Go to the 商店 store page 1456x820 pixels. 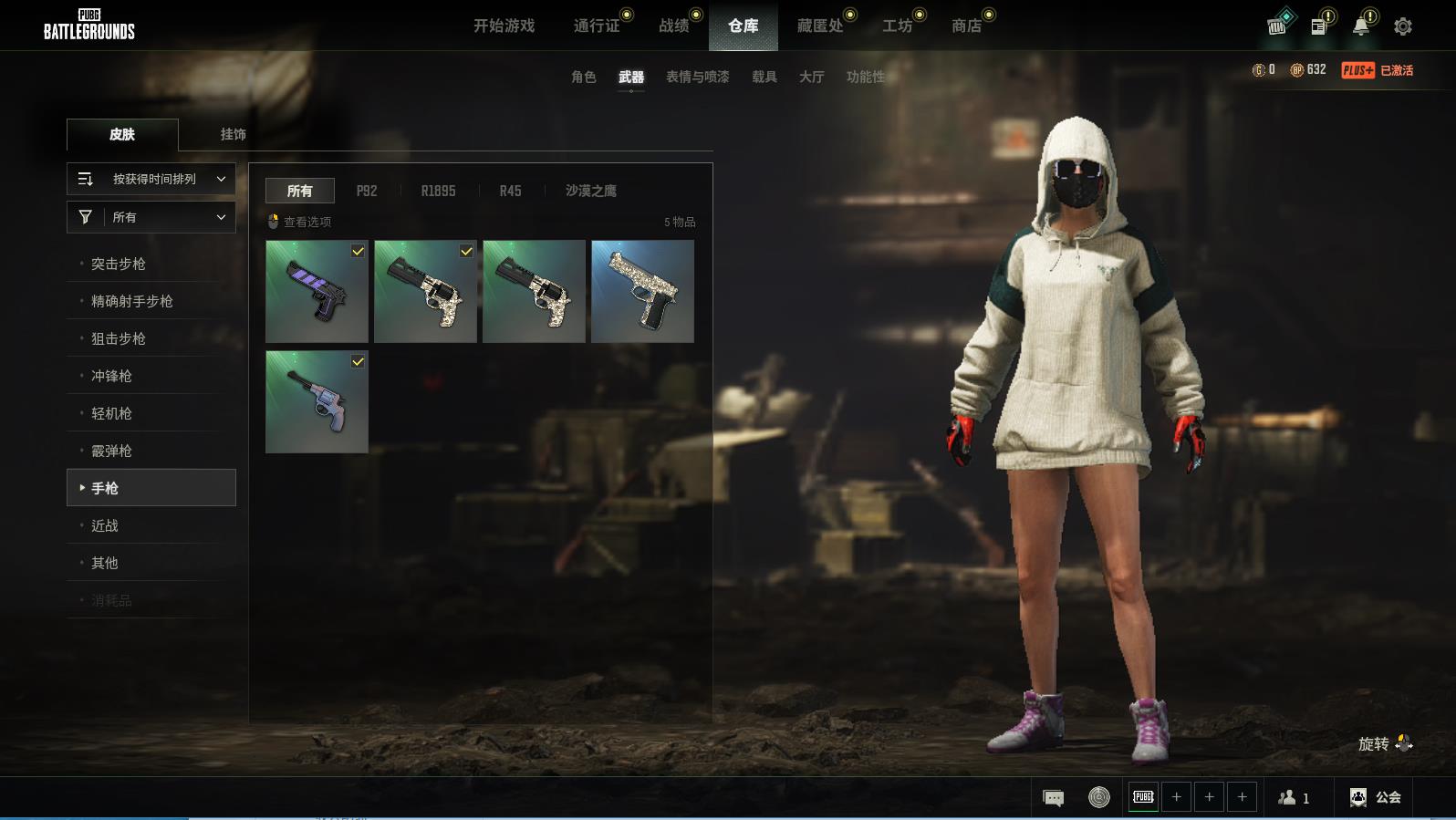[x=966, y=26]
